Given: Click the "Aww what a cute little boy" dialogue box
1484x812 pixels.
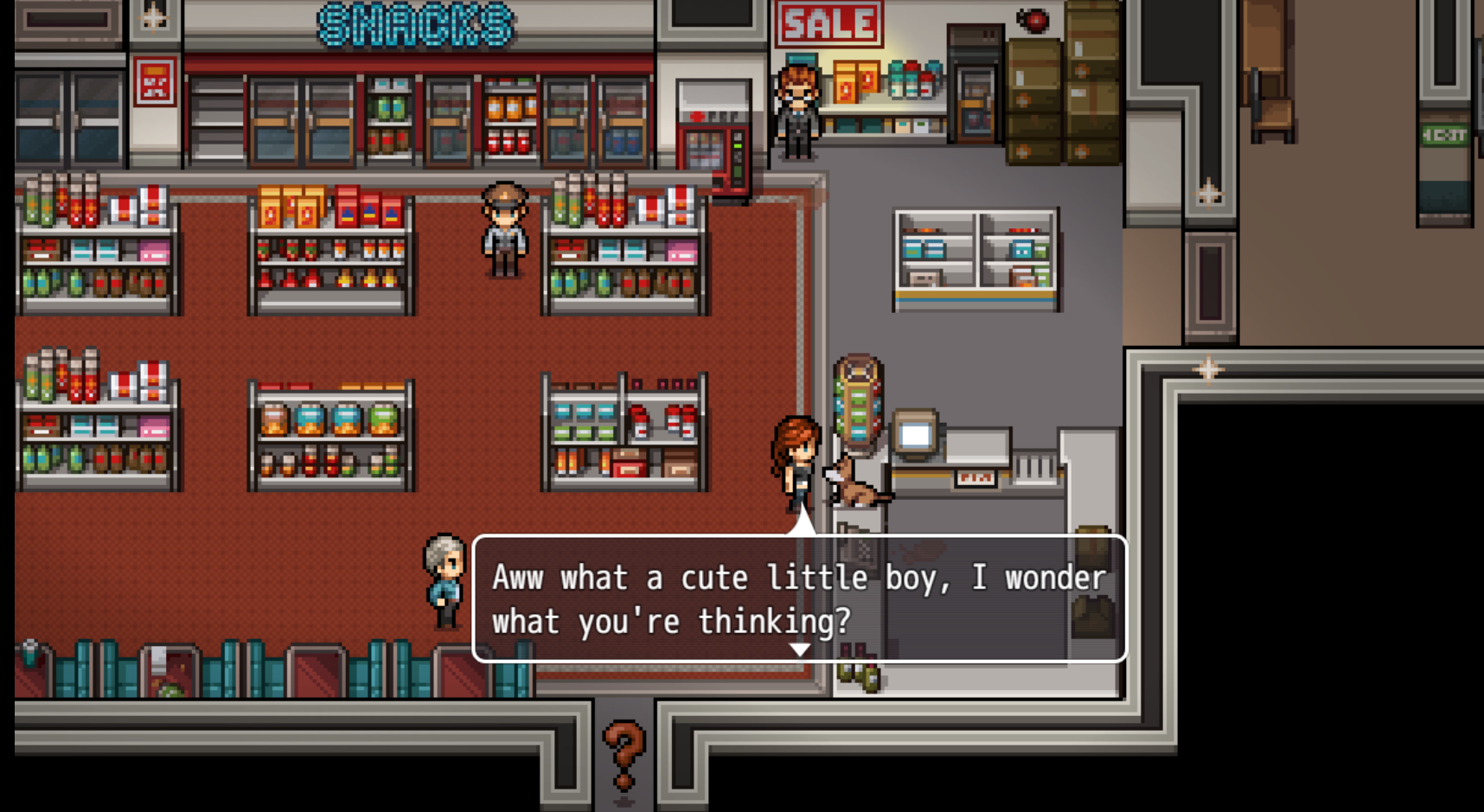Looking at the screenshot, I should tap(799, 598).
